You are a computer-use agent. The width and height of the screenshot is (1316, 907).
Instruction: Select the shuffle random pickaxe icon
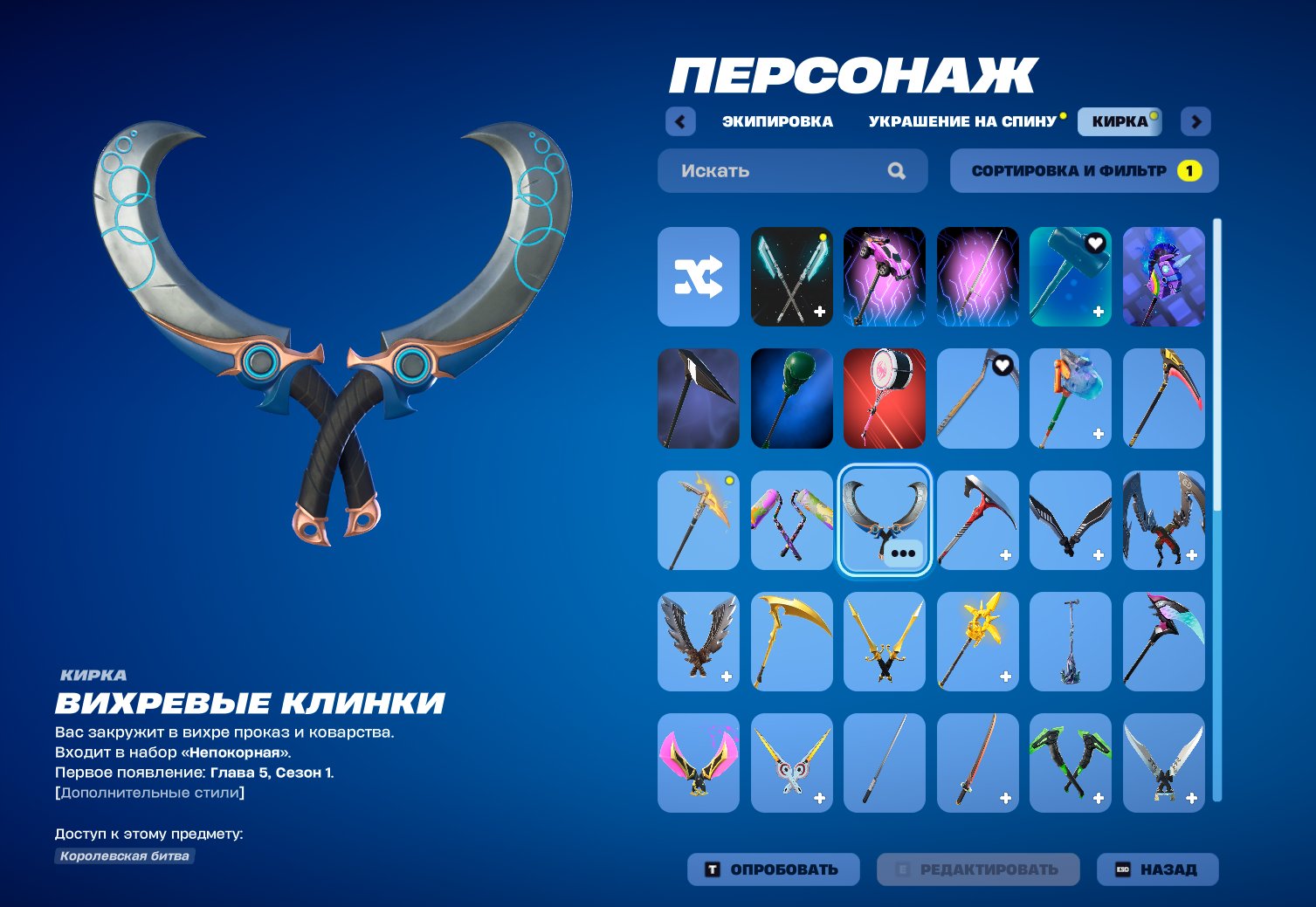point(698,277)
